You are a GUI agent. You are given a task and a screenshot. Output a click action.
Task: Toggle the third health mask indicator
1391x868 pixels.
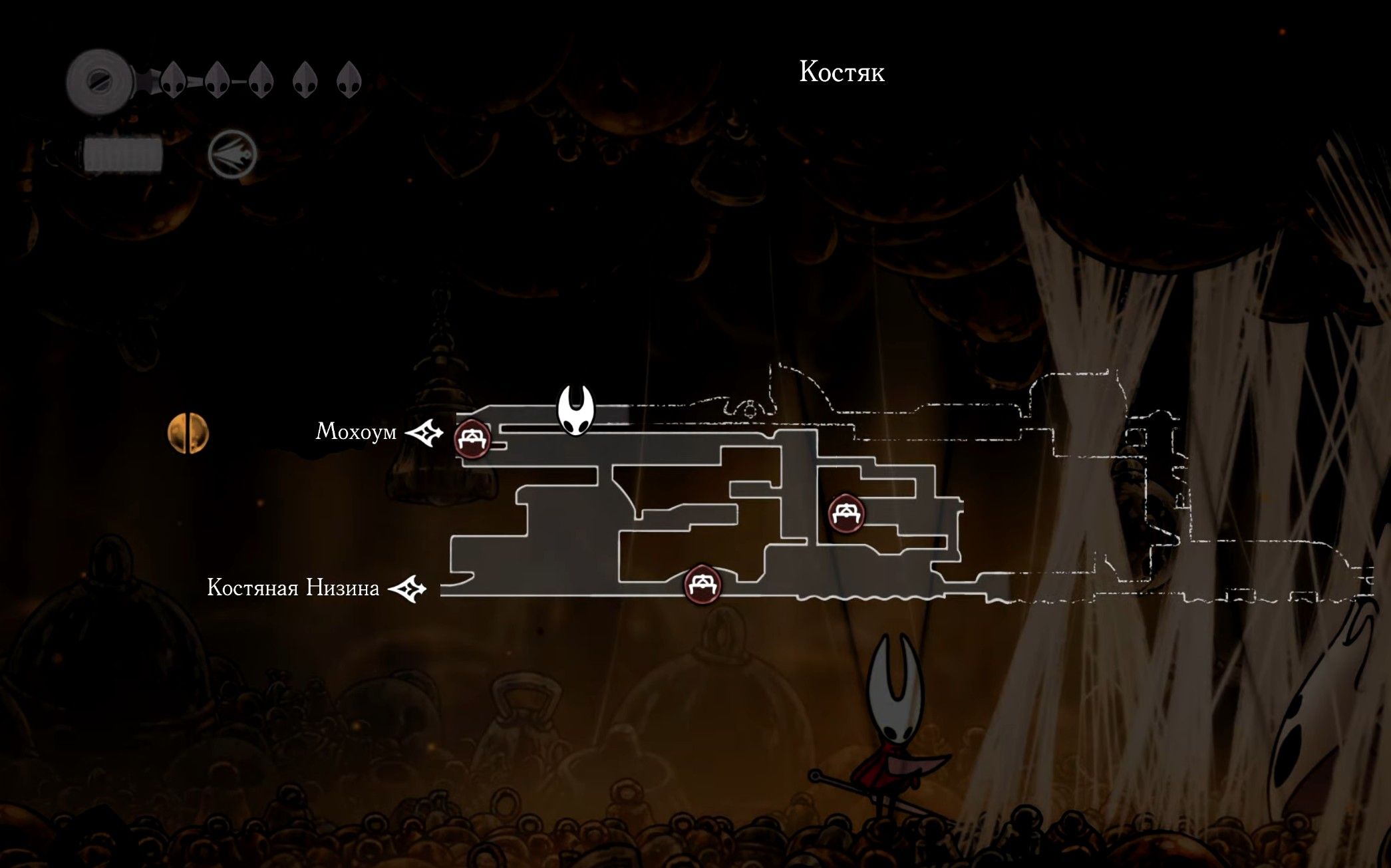(x=261, y=81)
